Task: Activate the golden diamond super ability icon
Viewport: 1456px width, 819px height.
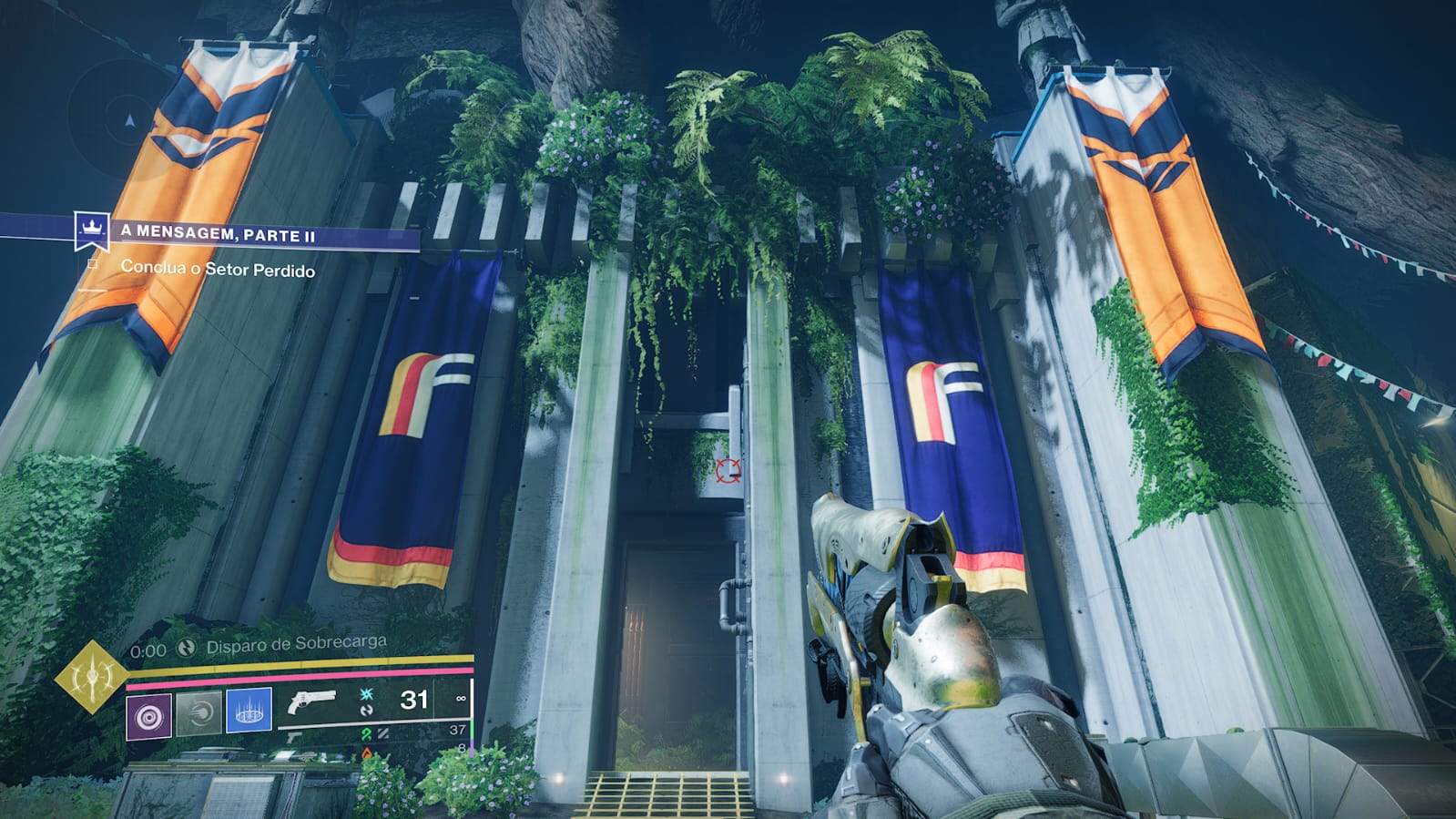Action: [91, 677]
